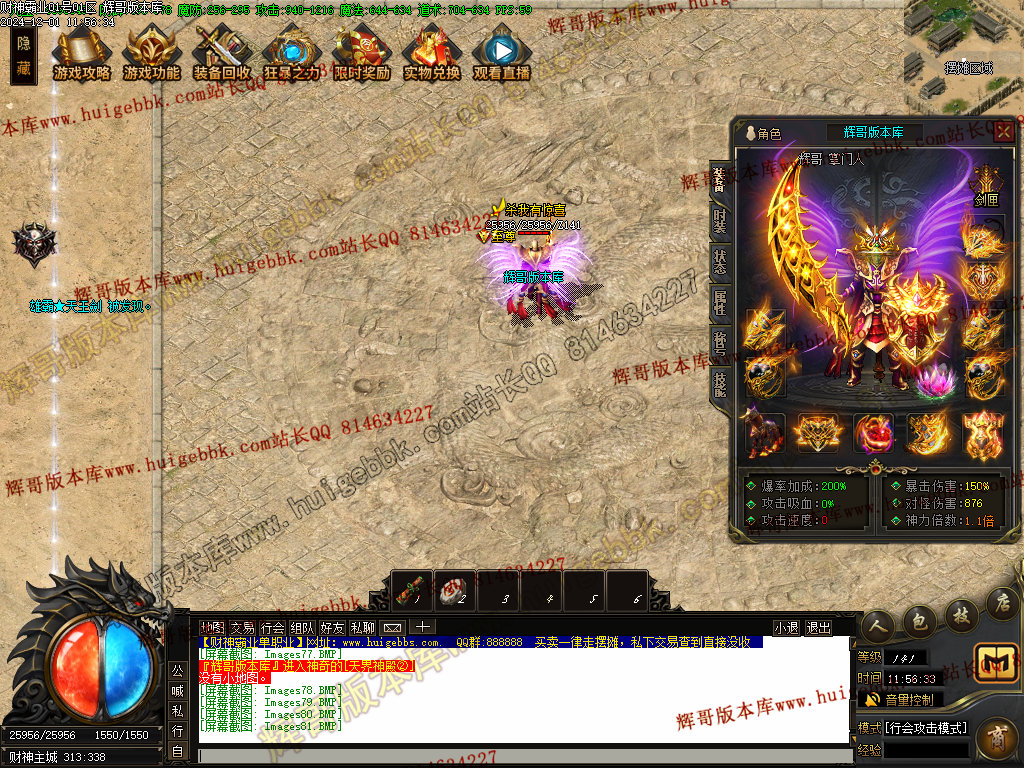1024x768 pixels.
Task: Open 装备回收 equipment recycling
Action: 222,54
